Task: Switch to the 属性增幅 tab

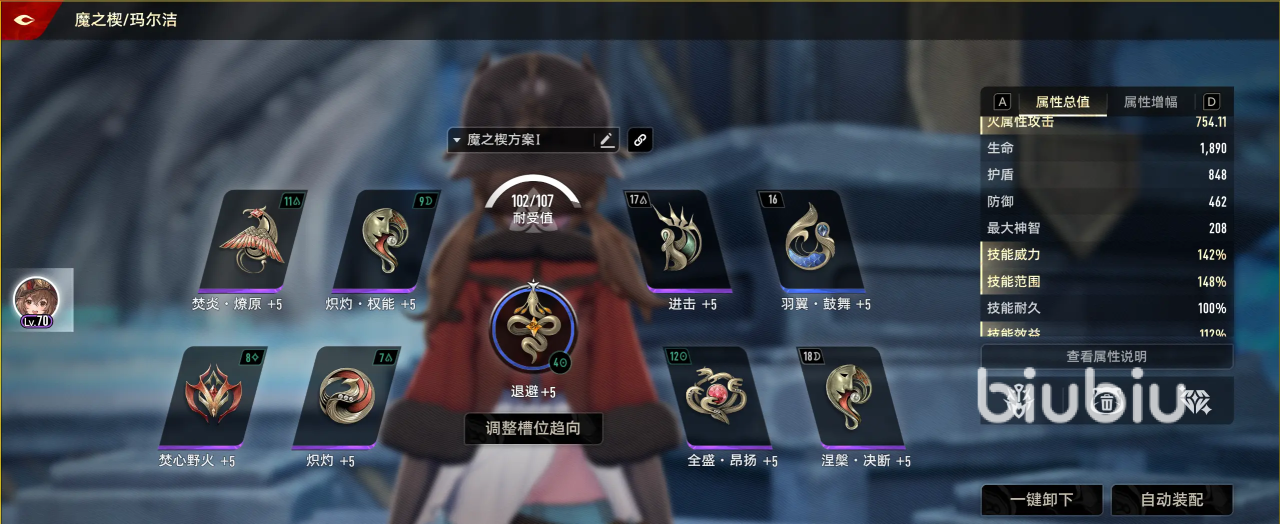Action: [x=1150, y=102]
